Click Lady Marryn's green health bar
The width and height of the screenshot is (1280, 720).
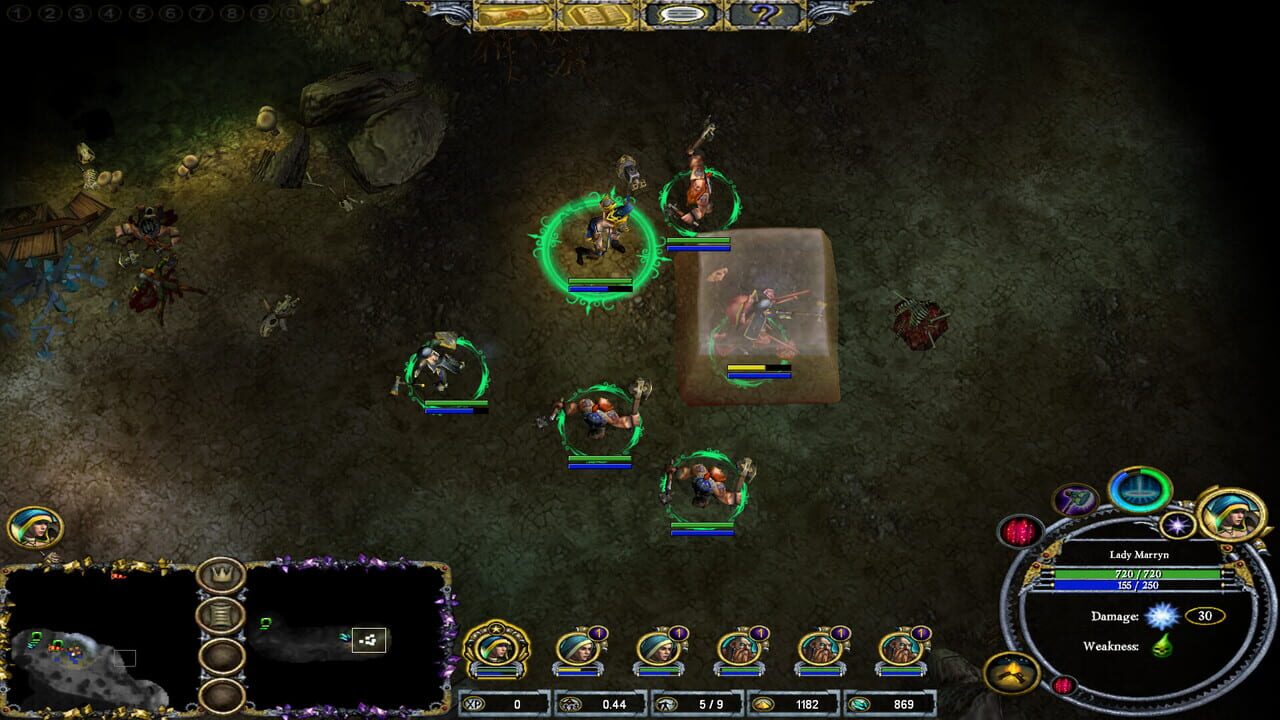(1137, 574)
